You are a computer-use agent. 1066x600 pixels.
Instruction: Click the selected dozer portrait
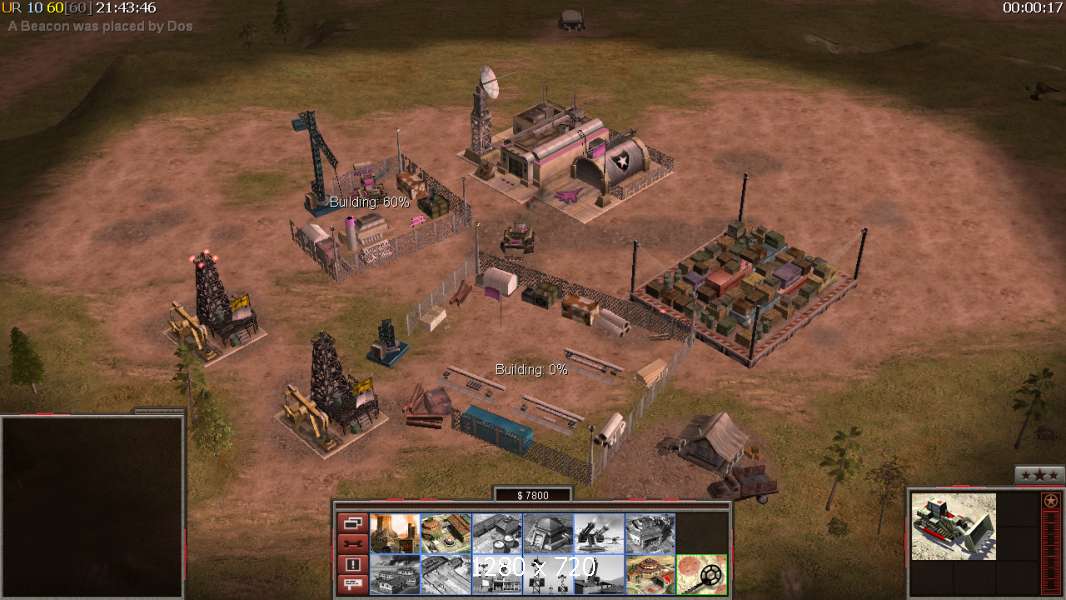[953, 526]
